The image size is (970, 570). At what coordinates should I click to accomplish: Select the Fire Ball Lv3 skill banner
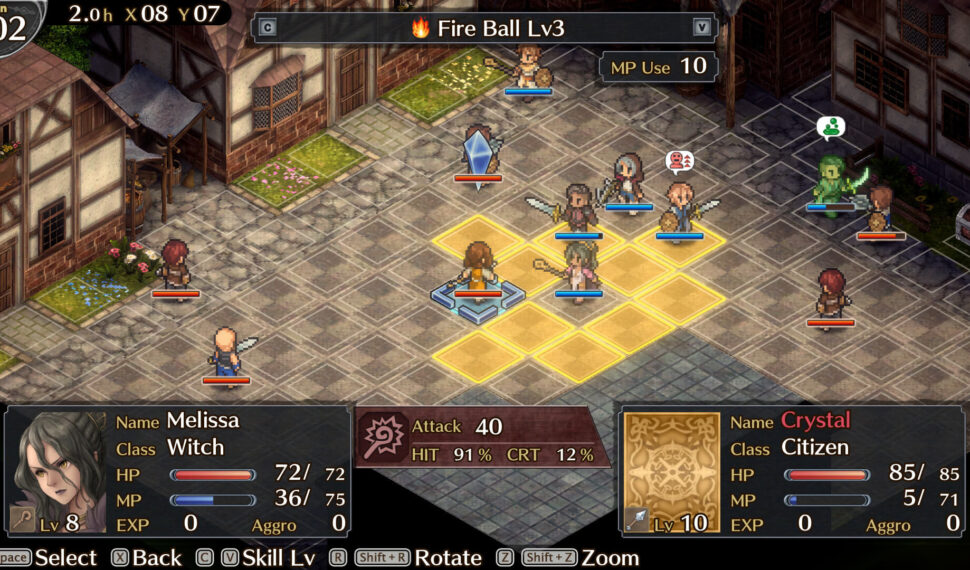(x=486, y=28)
